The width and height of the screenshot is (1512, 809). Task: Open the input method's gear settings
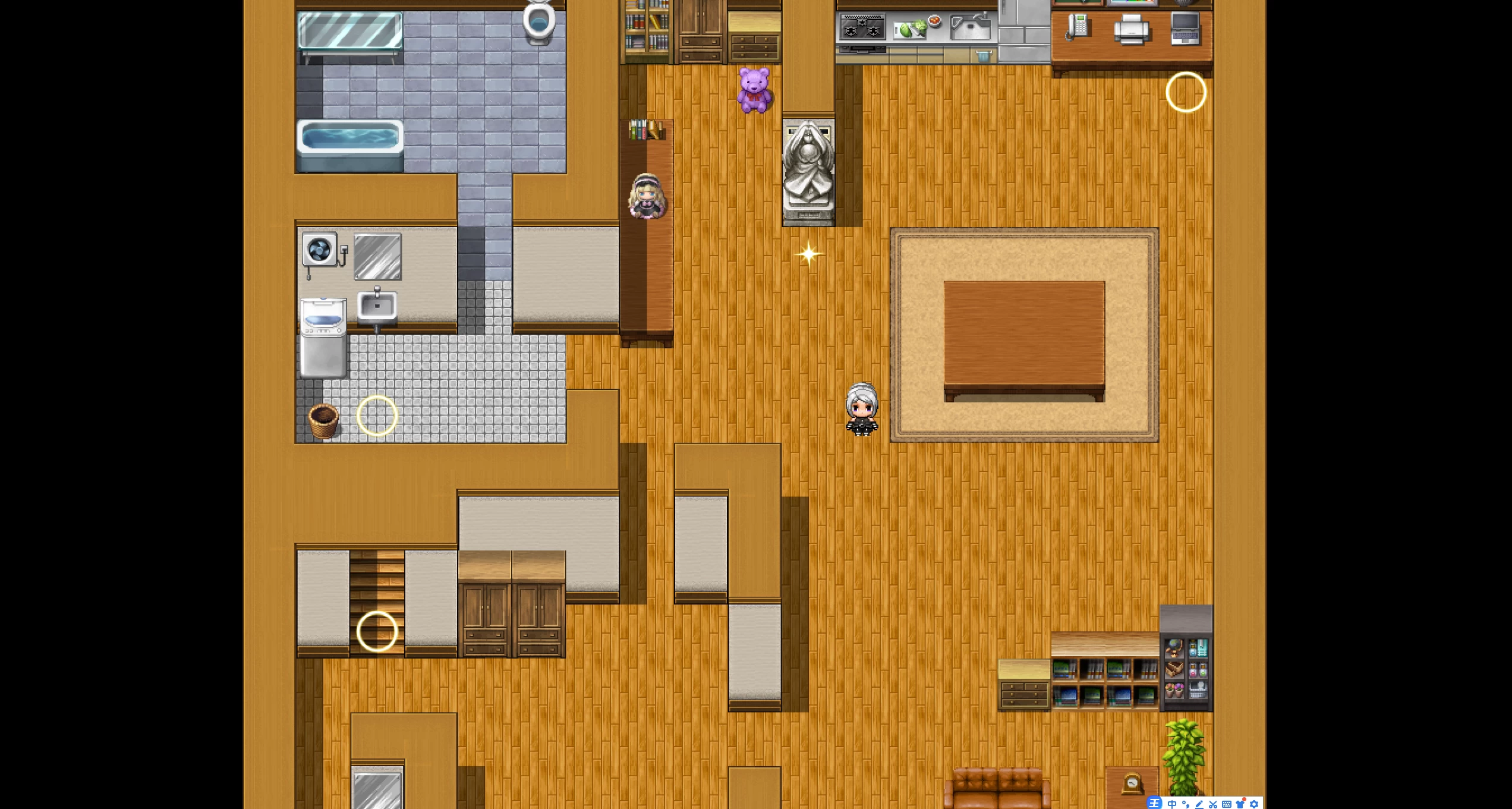click(x=1254, y=804)
